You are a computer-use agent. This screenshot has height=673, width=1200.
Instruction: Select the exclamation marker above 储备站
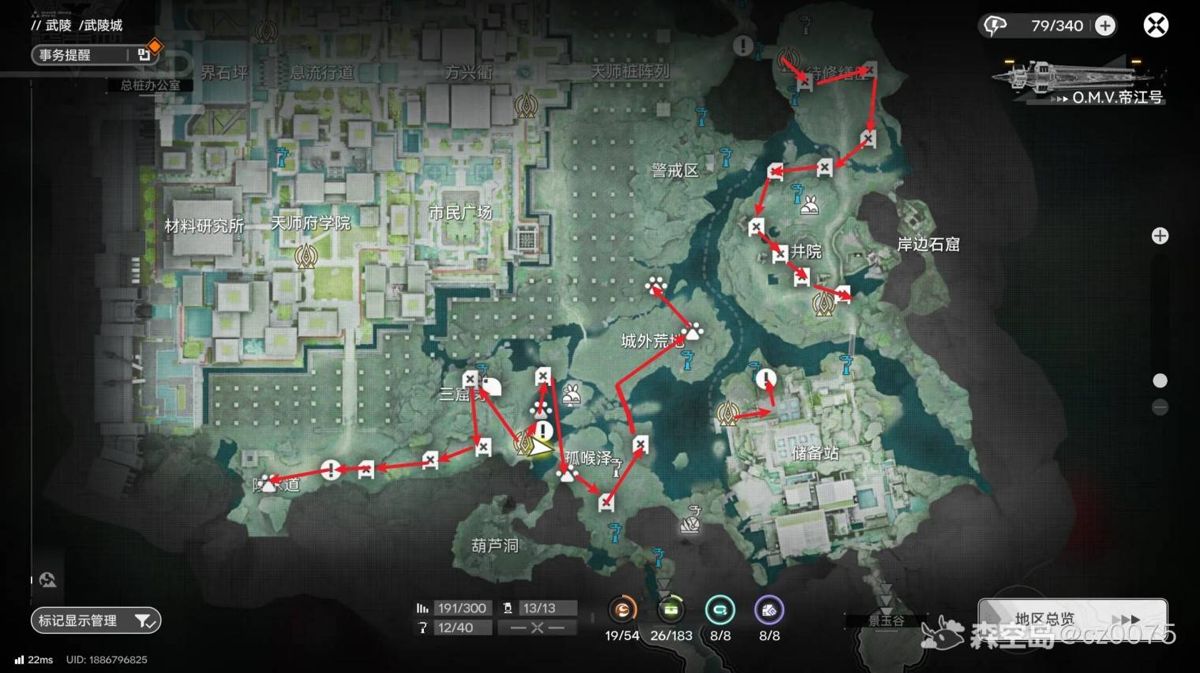point(766,378)
